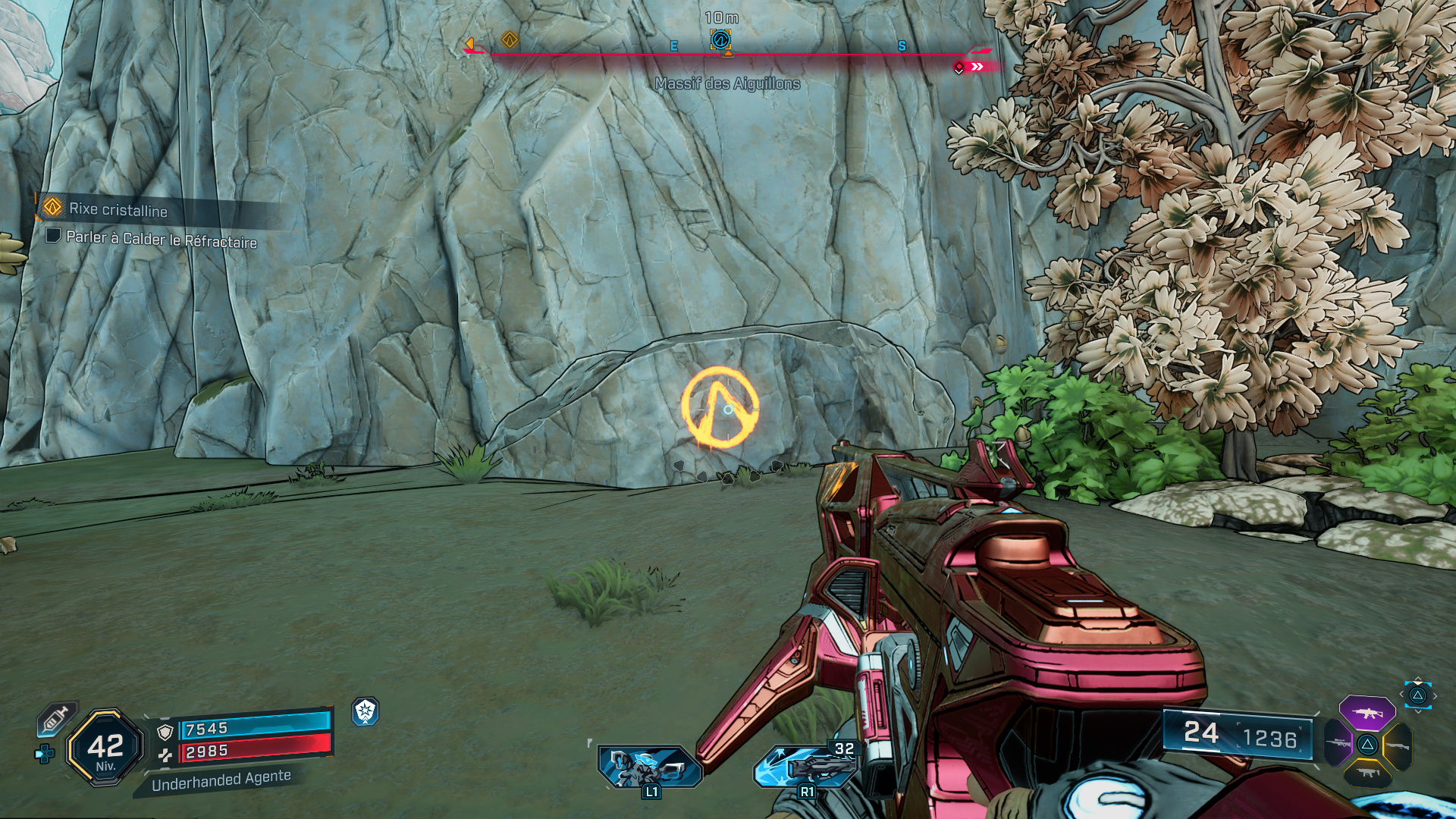Click the Parler à Calder le Réfractaire objective
This screenshot has width=1456, height=819.
pos(161,239)
